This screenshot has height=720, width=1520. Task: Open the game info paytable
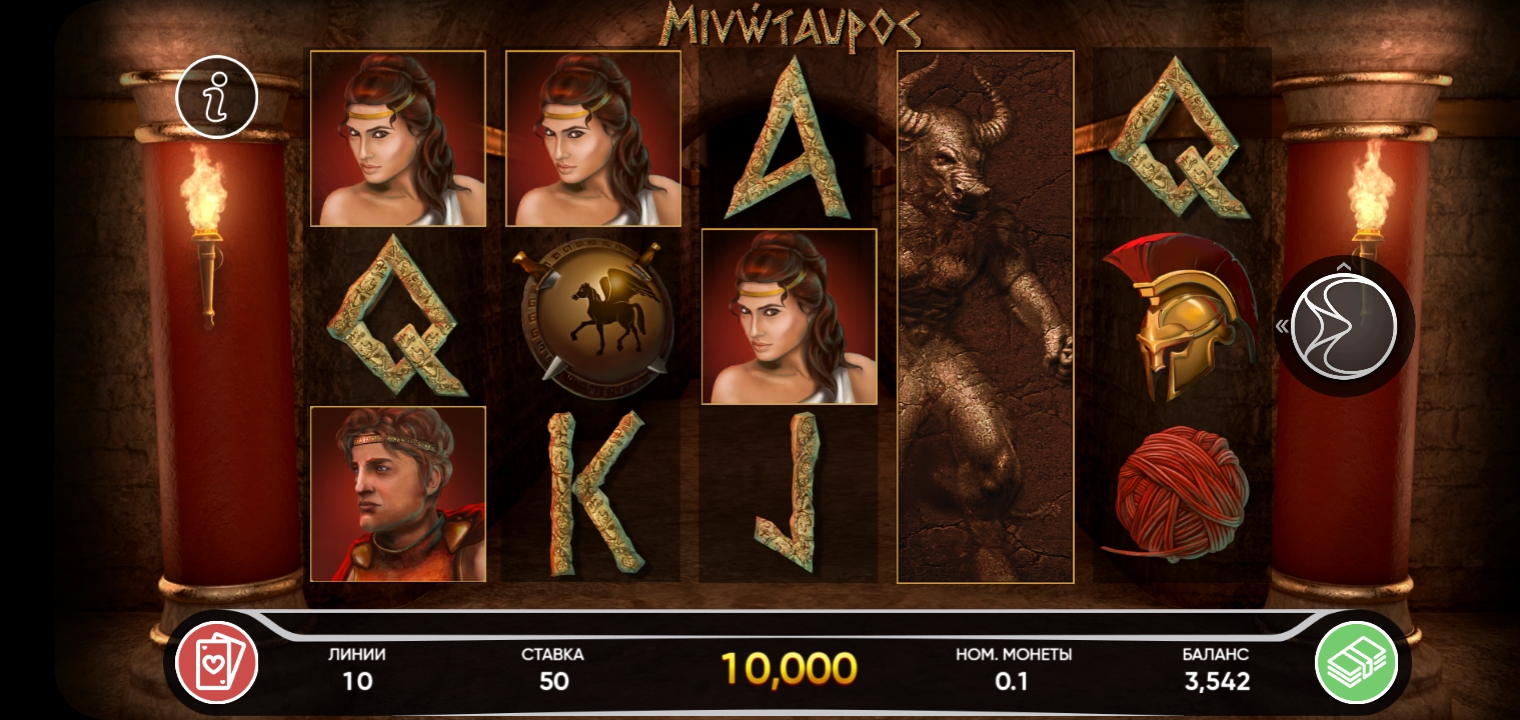[x=216, y=97]
